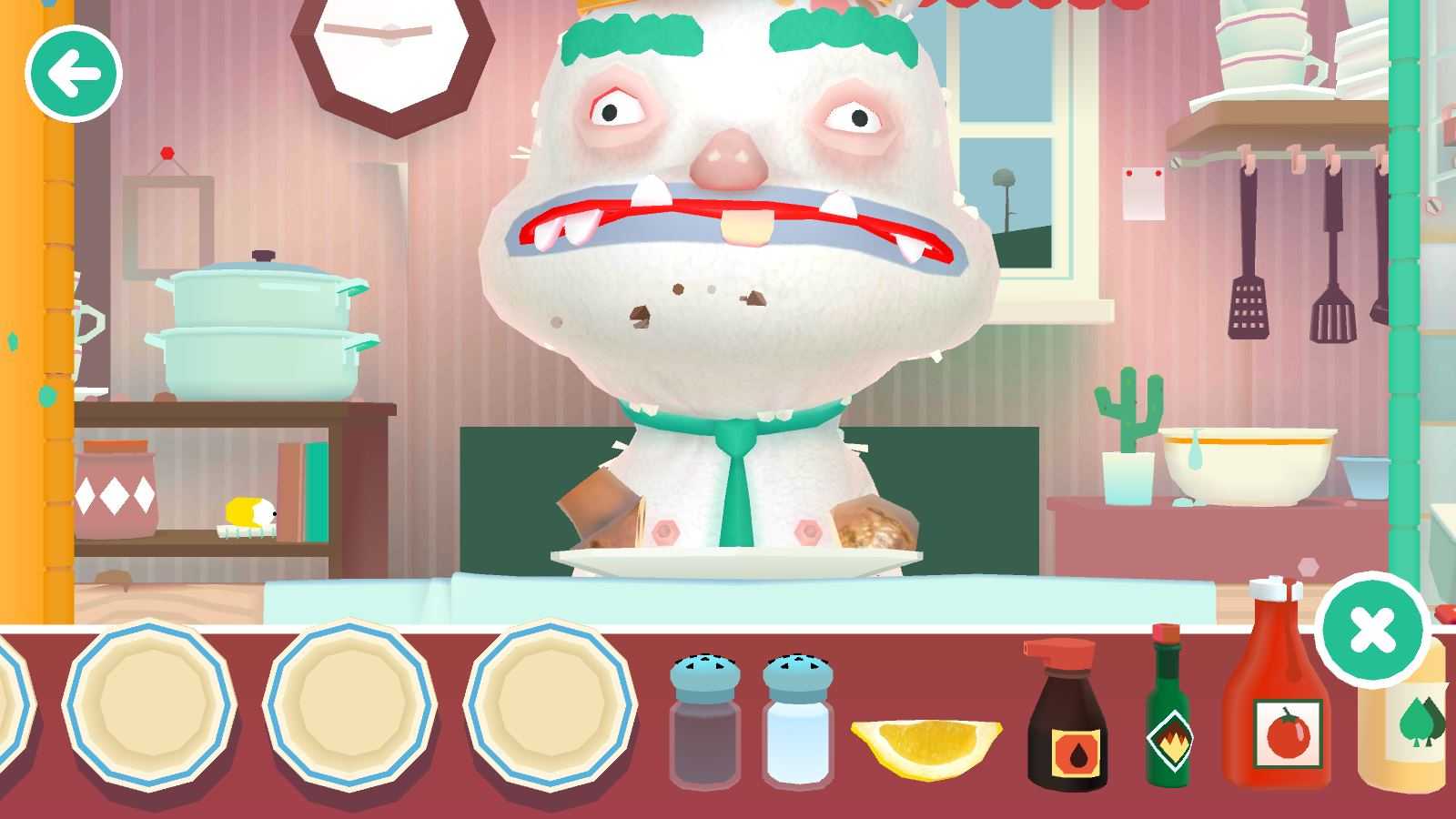Close the condiment tray with the X button
The width and height of the screenshot is (1456, 819).
pyautogui.click(x=1371, y=630)
